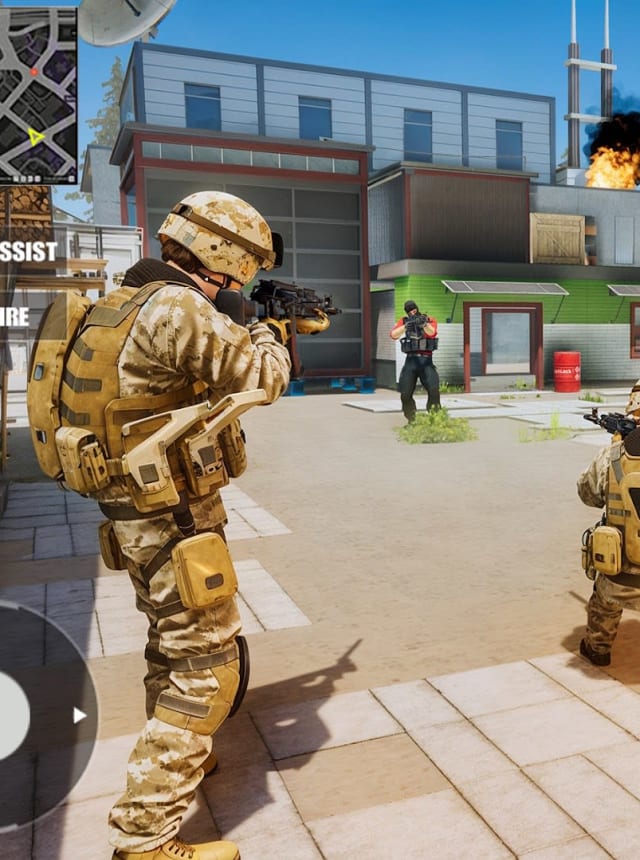
Task: Tap the joystick's right arrow
Action: coord(79,715)
